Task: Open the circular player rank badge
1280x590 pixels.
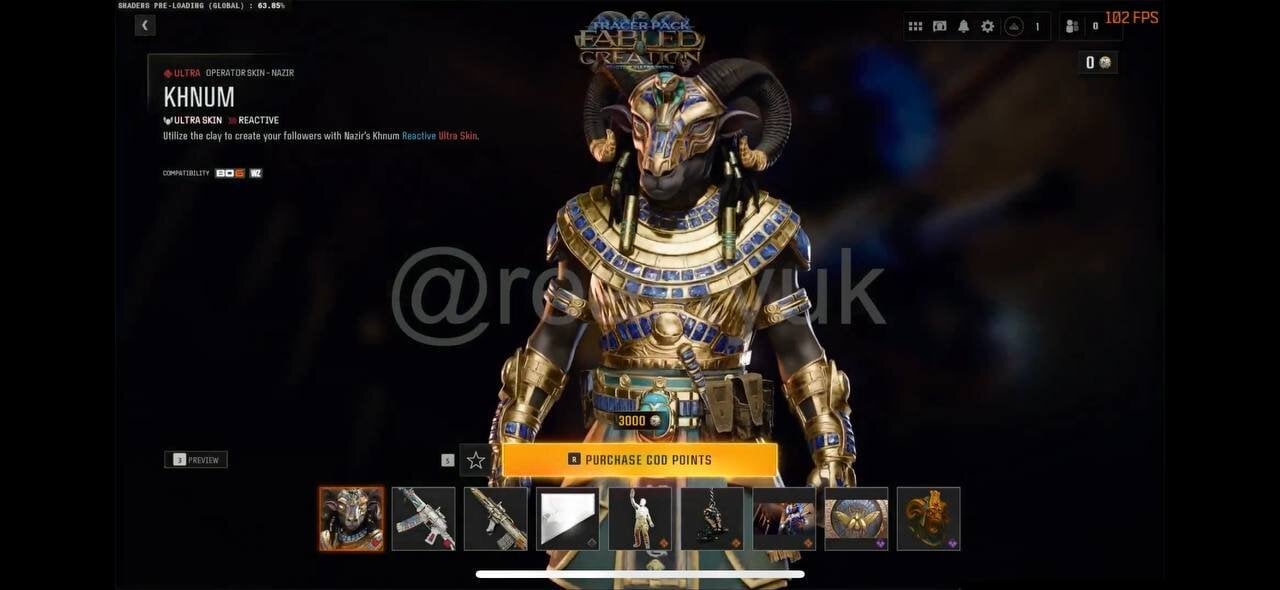Action: click(x=1014, y=27)
